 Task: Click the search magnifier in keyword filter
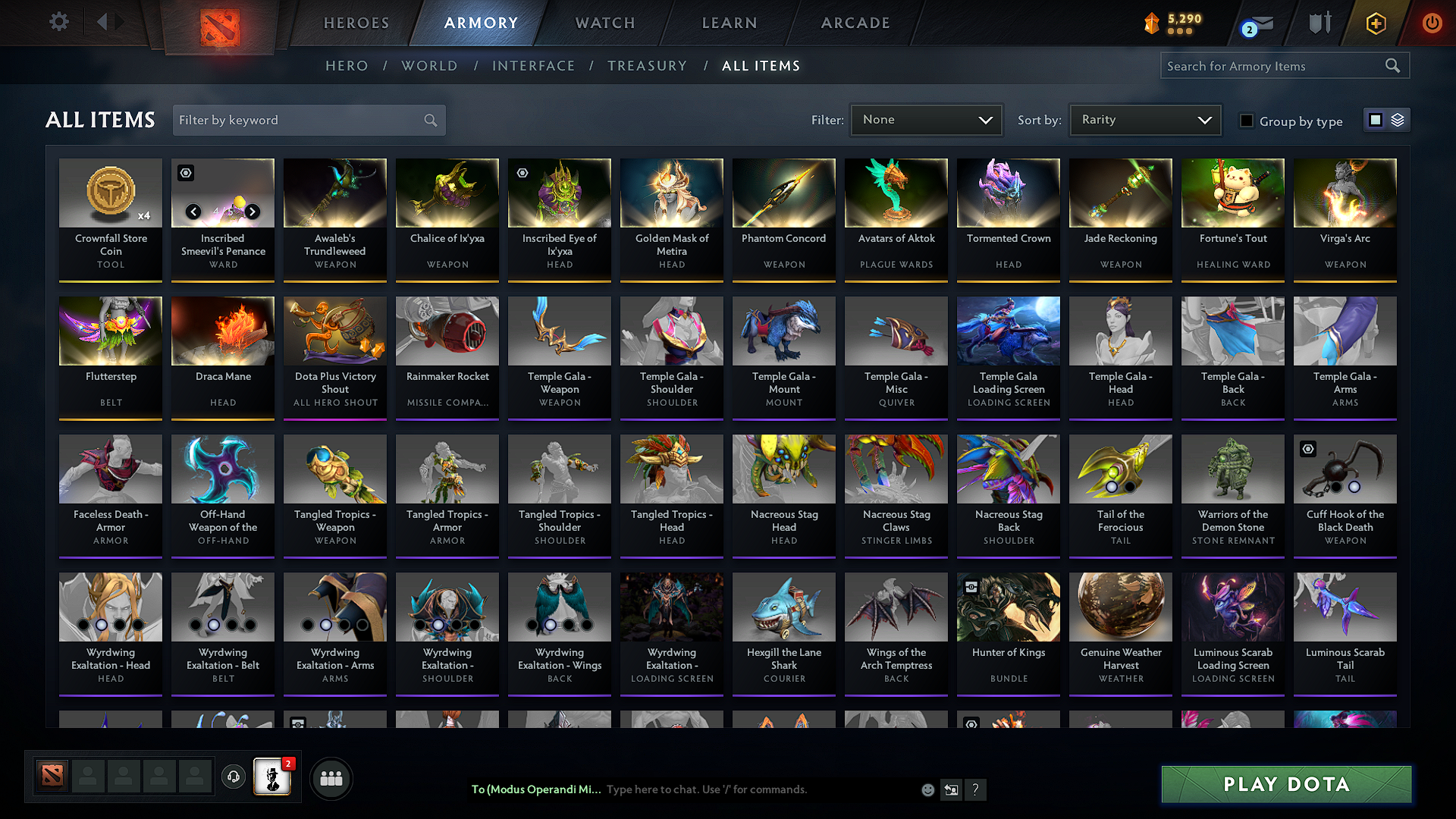pyautogui.click(x=429, y=120)
